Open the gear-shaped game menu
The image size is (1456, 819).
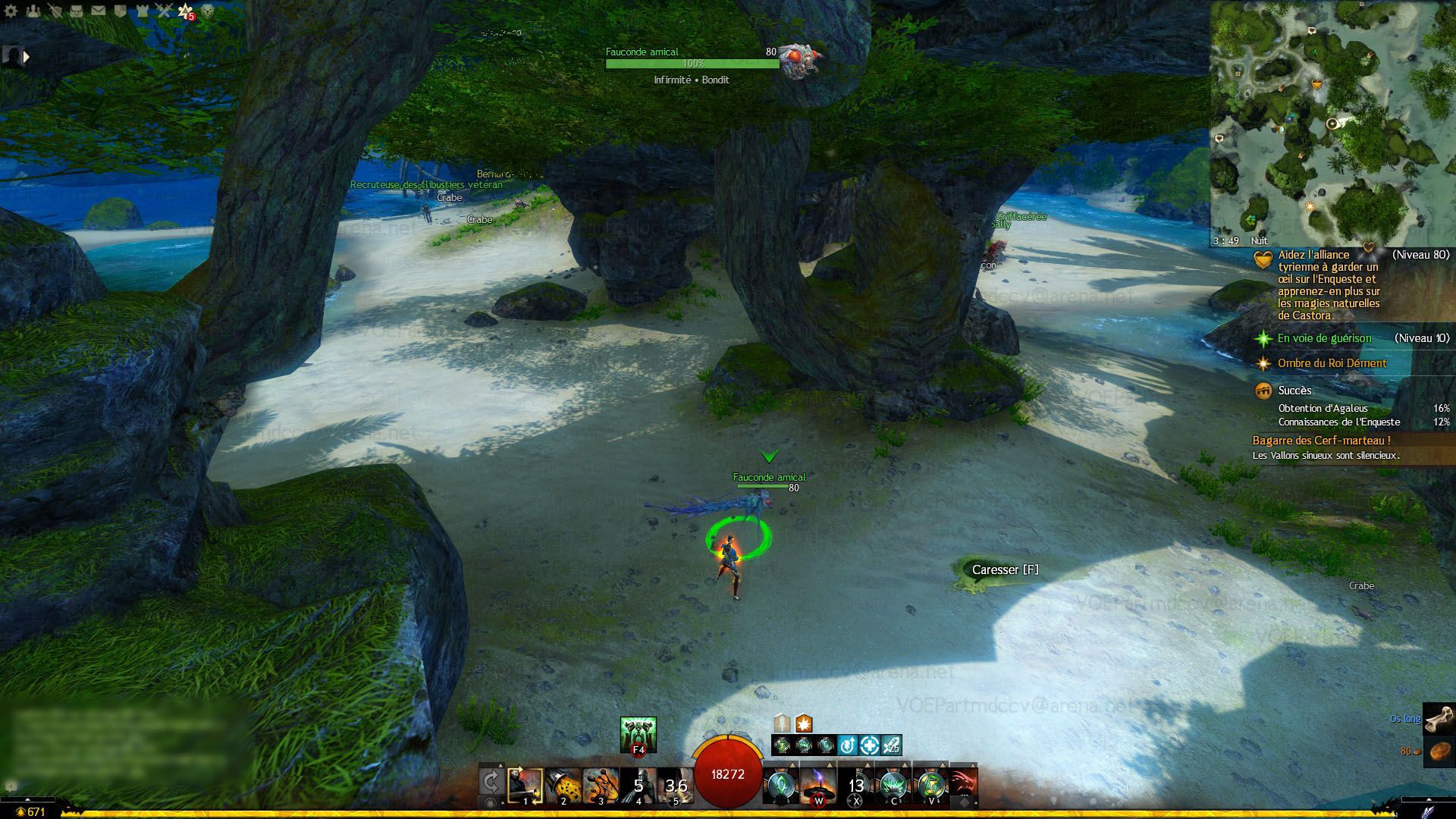pyautogui.click(x=11, y=11)
